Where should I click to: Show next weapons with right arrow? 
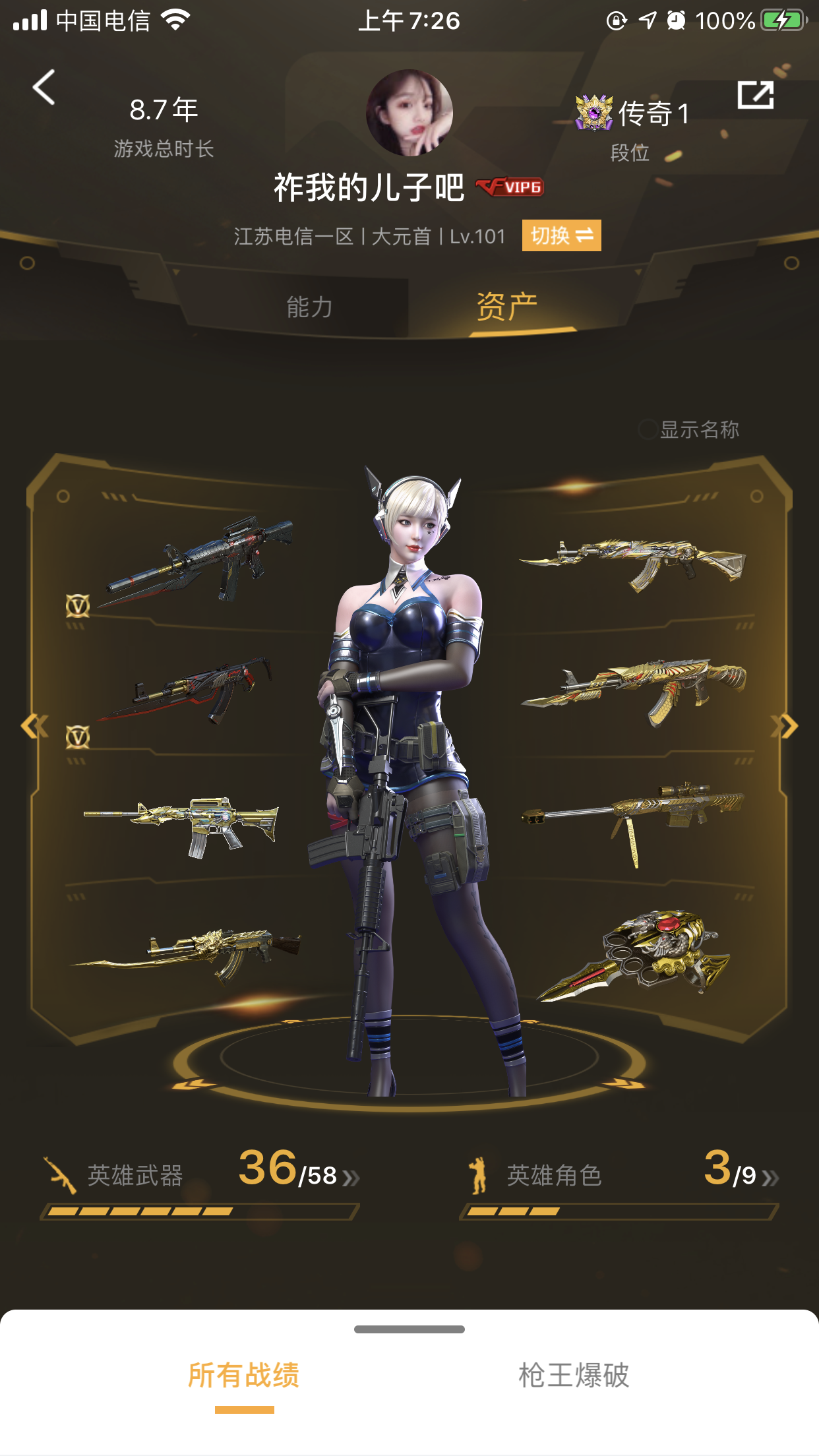pos(787,727)
